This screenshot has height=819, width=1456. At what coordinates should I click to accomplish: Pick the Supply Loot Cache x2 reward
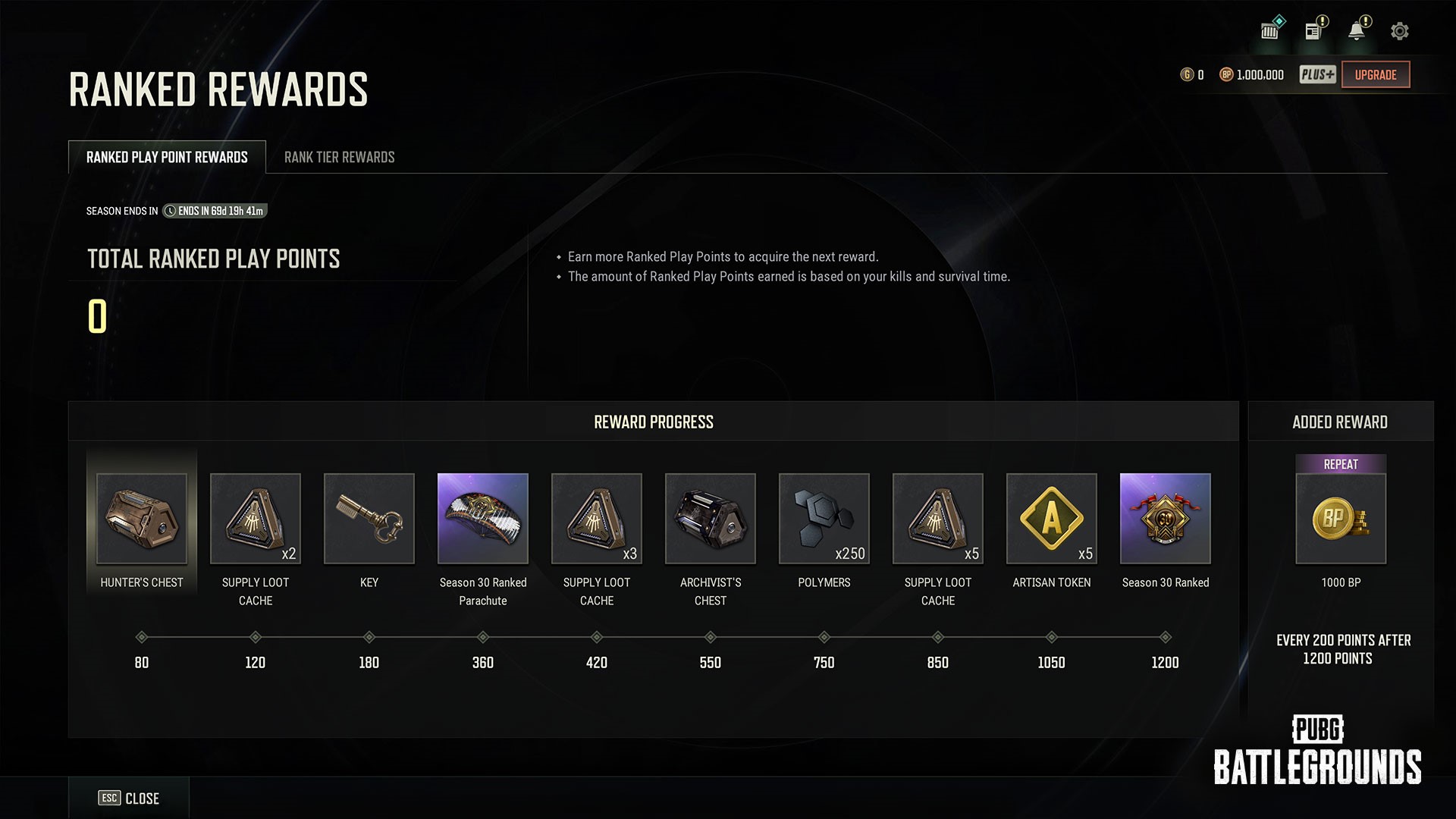coord(256,519)
